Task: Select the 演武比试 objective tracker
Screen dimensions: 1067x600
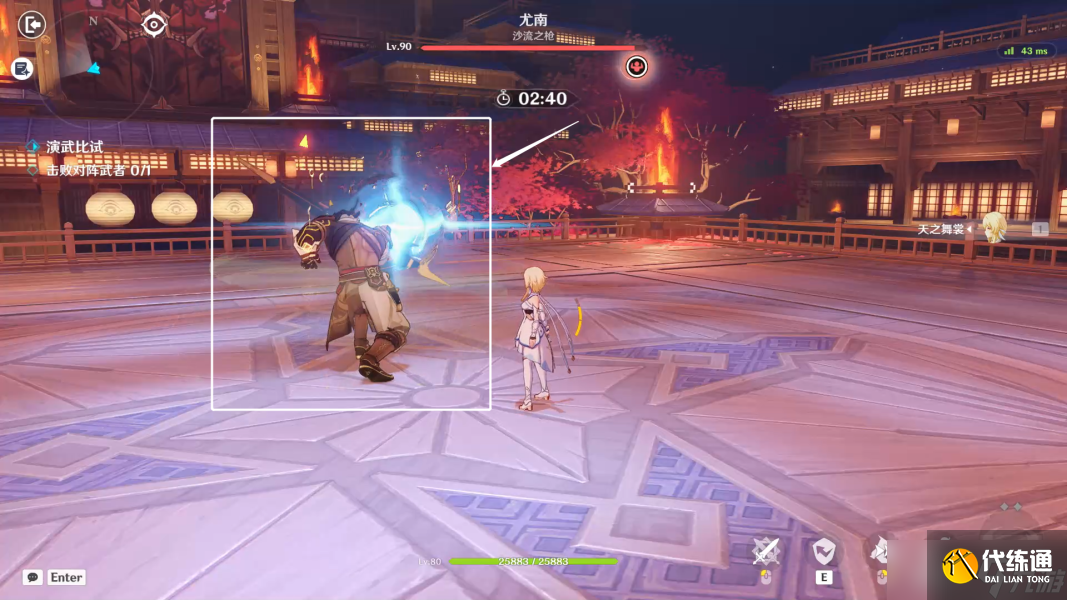Action: 74,147
